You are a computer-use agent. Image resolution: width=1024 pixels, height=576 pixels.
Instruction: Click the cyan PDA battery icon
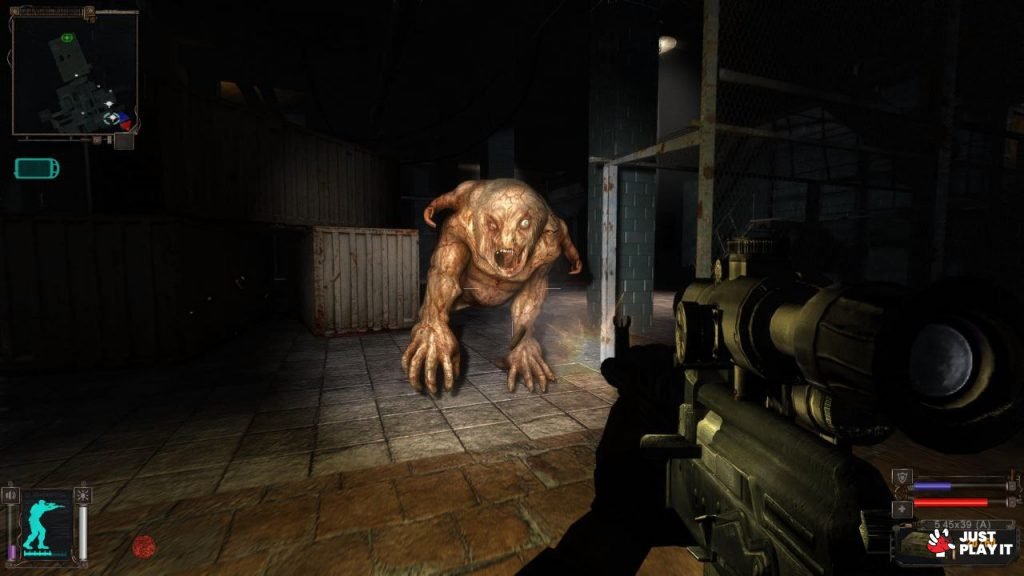coord(36,168)
